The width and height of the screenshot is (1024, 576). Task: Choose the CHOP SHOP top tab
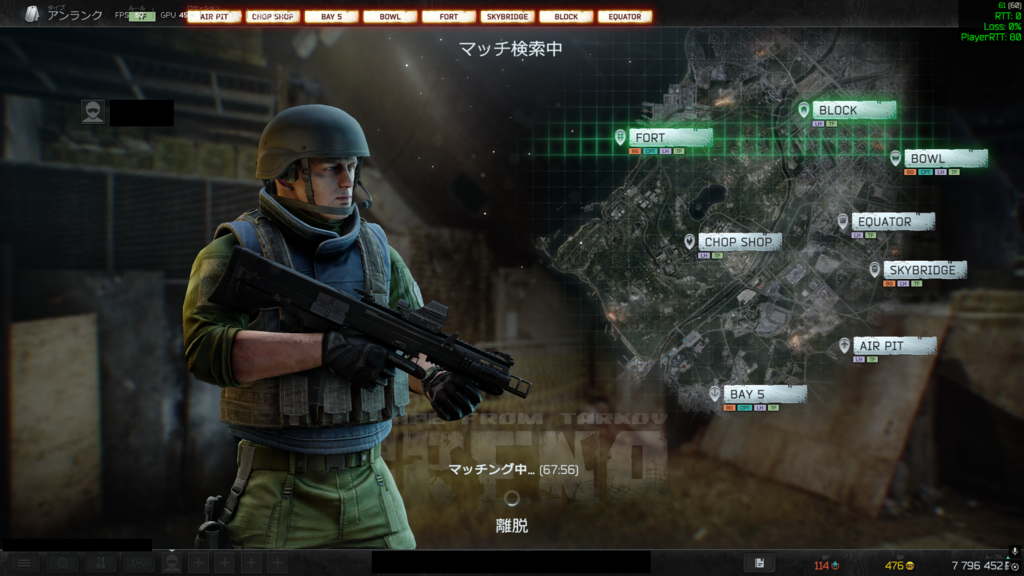point(273,17)
